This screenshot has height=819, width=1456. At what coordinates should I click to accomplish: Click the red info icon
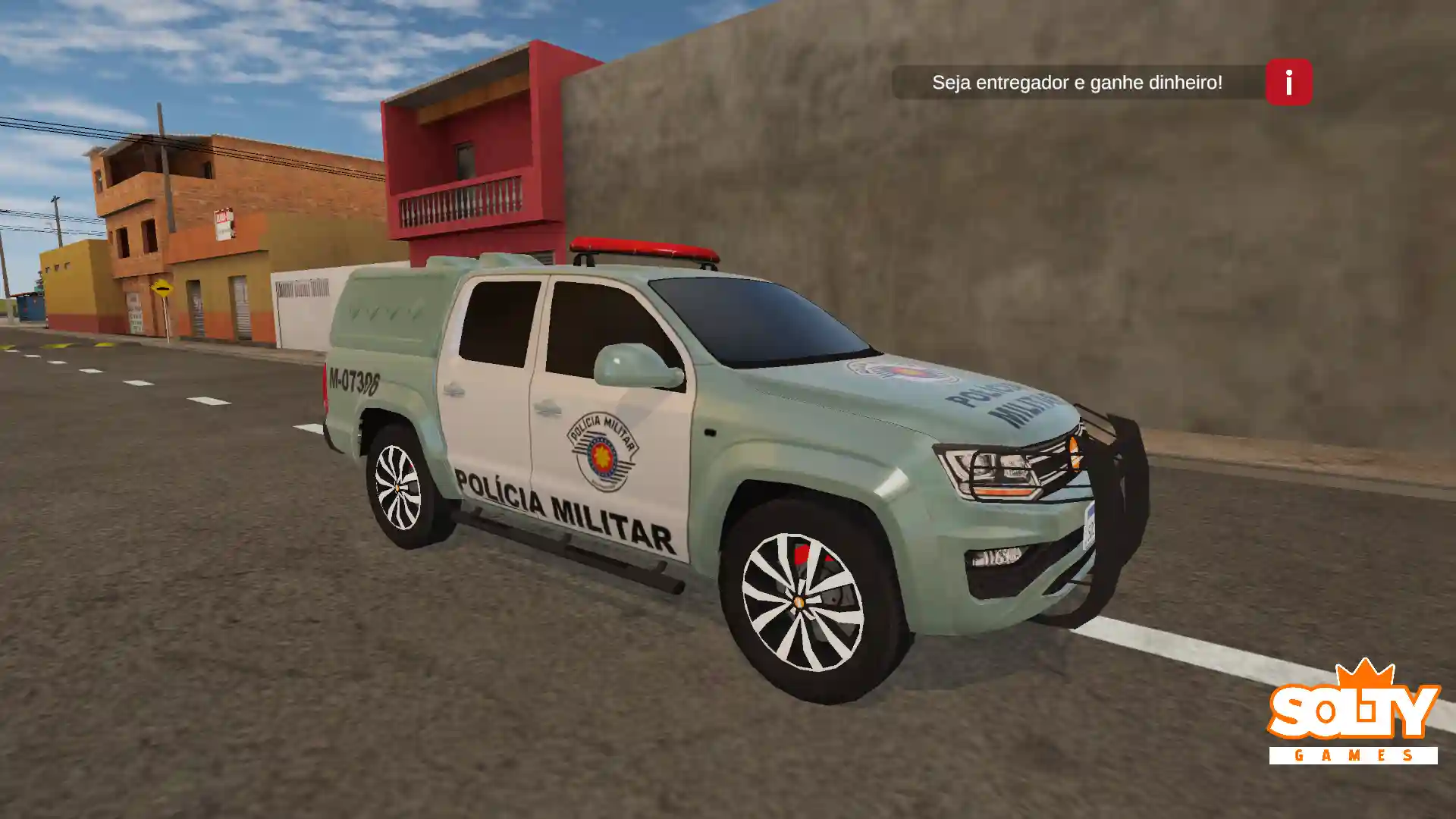coord(1287,83)
